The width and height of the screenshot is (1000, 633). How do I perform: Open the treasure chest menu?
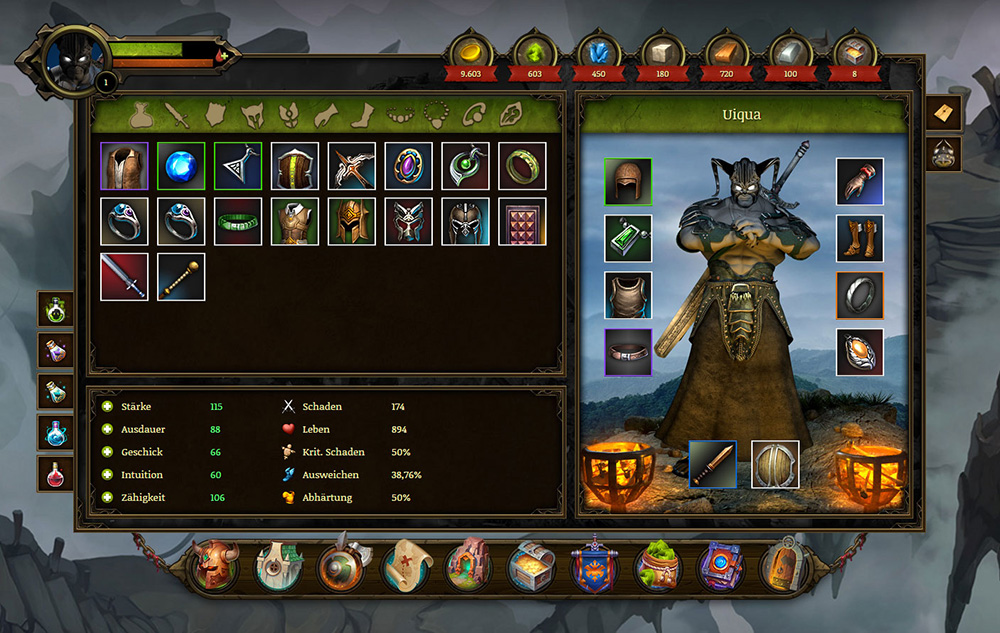pos(530,567)
